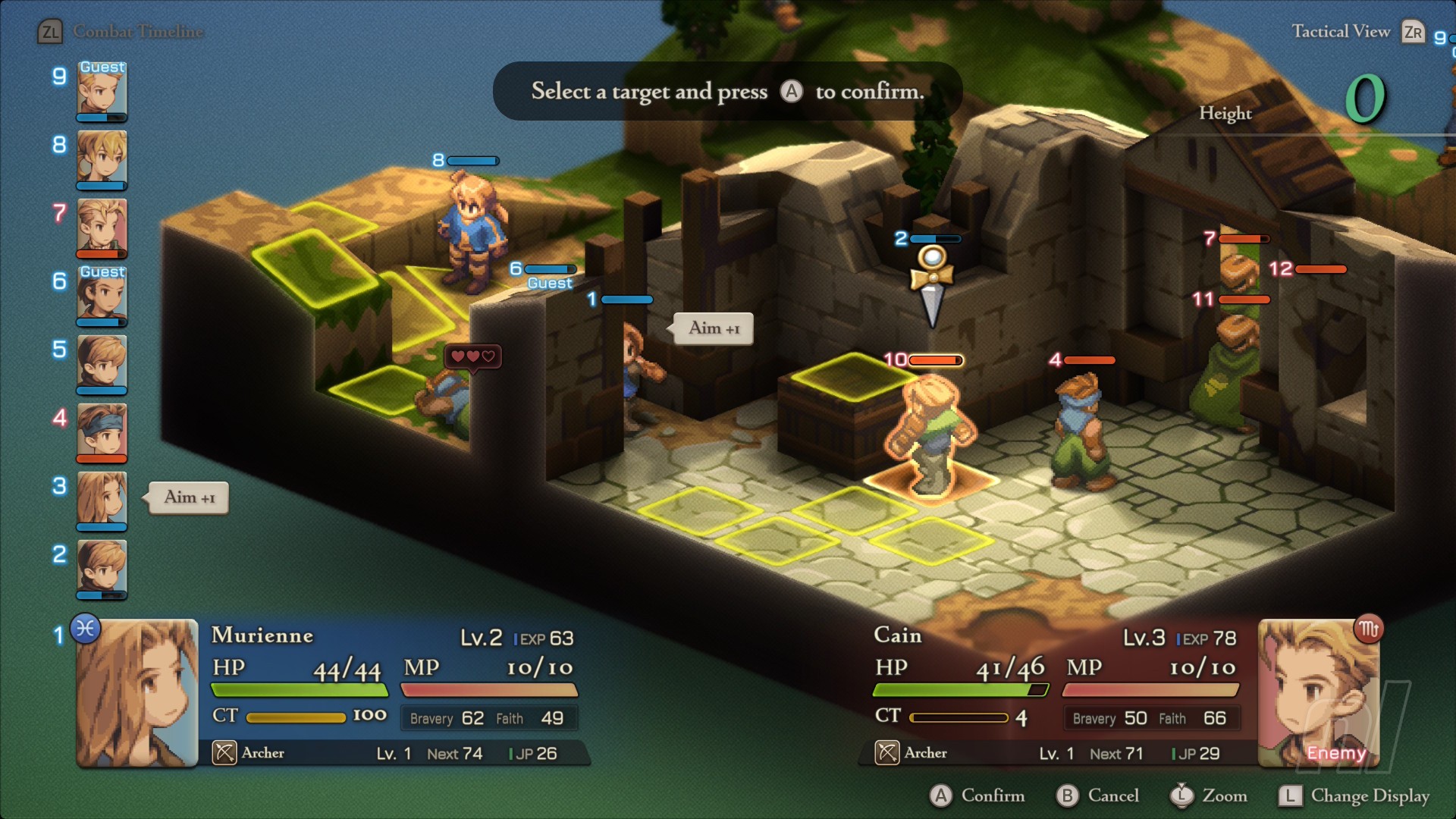The height and width of the screenshot is (819, 1456).
Task: Click Murienne's Archer job icon
Action: (224, 753)
